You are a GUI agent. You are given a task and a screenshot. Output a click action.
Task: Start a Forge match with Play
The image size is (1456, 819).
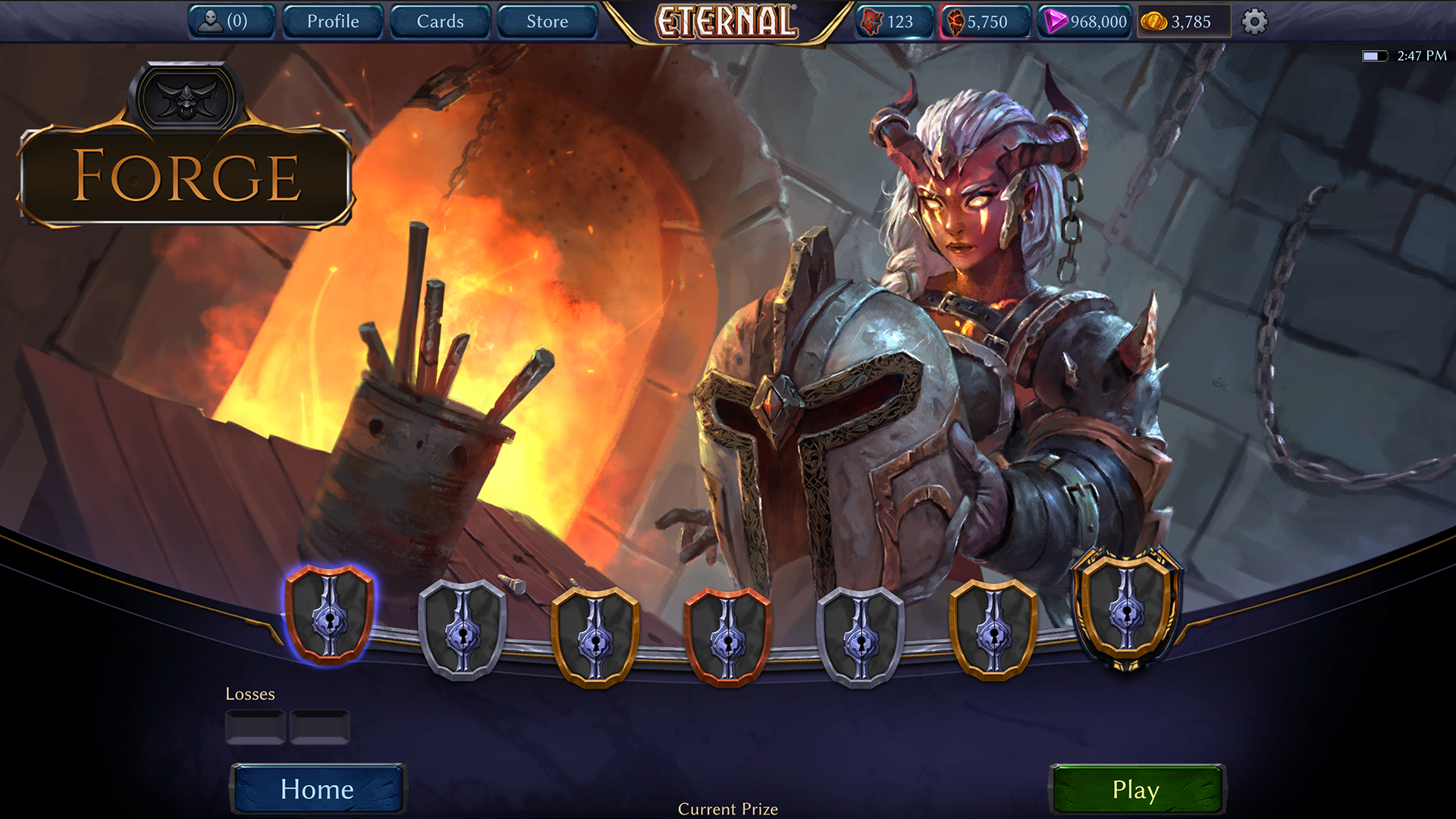(1135, 789)
